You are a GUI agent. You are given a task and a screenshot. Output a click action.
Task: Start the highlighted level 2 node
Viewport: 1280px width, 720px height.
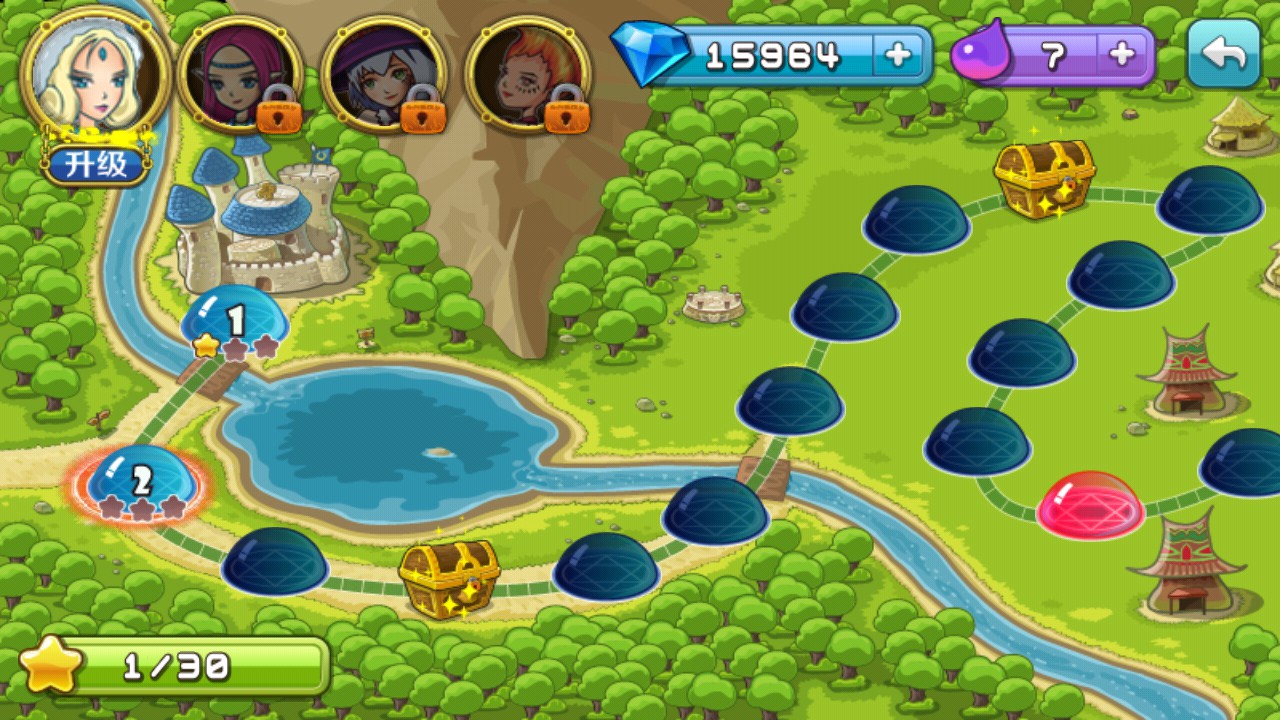(141, 482)
